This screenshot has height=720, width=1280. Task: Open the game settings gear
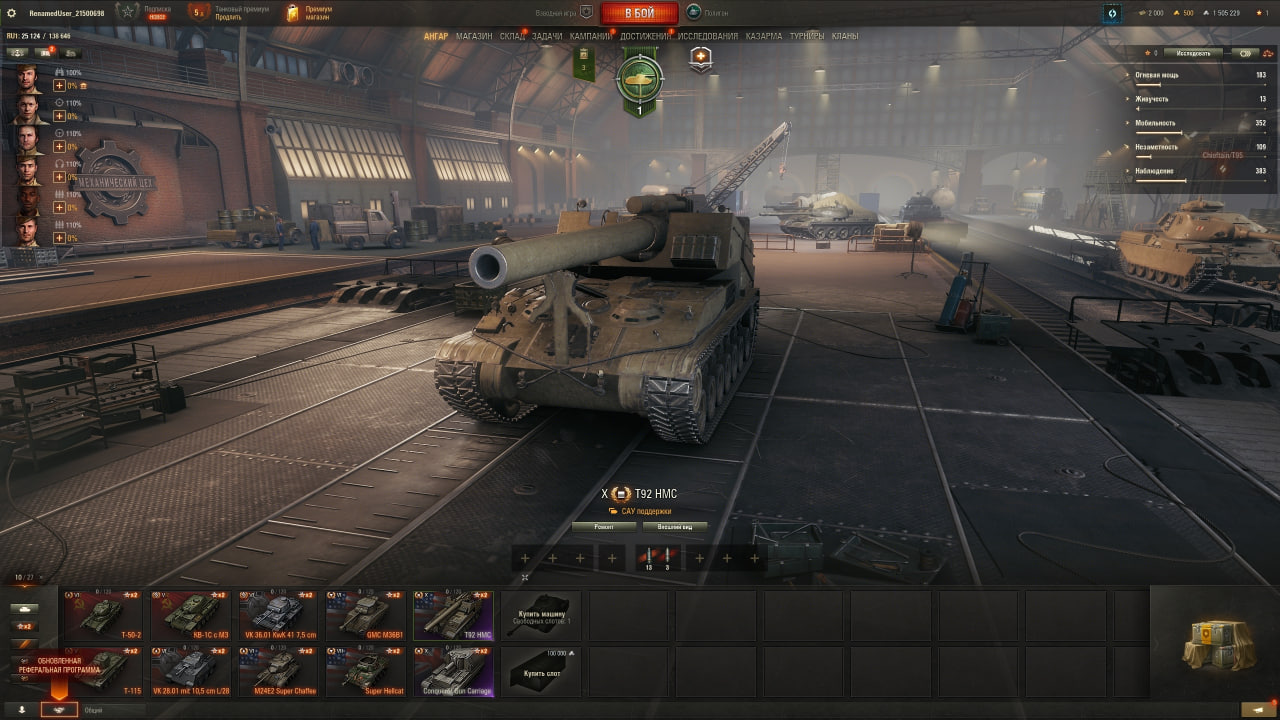13,13
